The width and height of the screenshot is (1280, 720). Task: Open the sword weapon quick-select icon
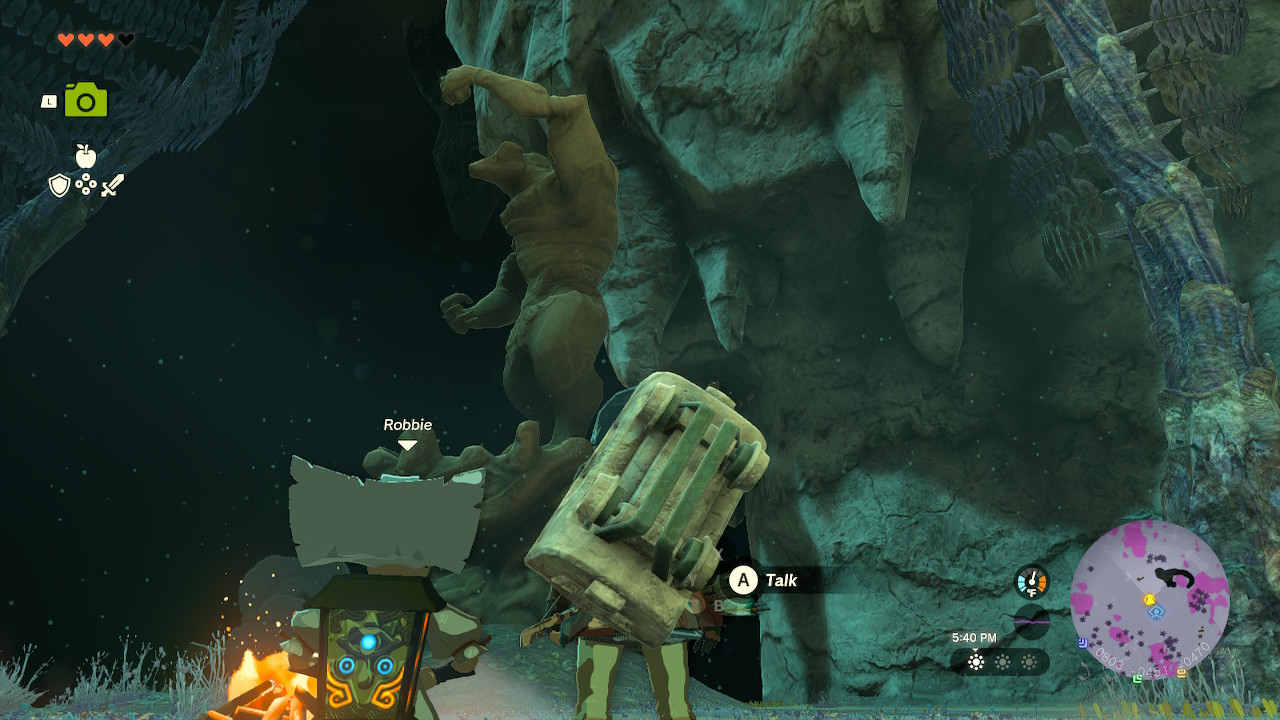tap(112, 185)
